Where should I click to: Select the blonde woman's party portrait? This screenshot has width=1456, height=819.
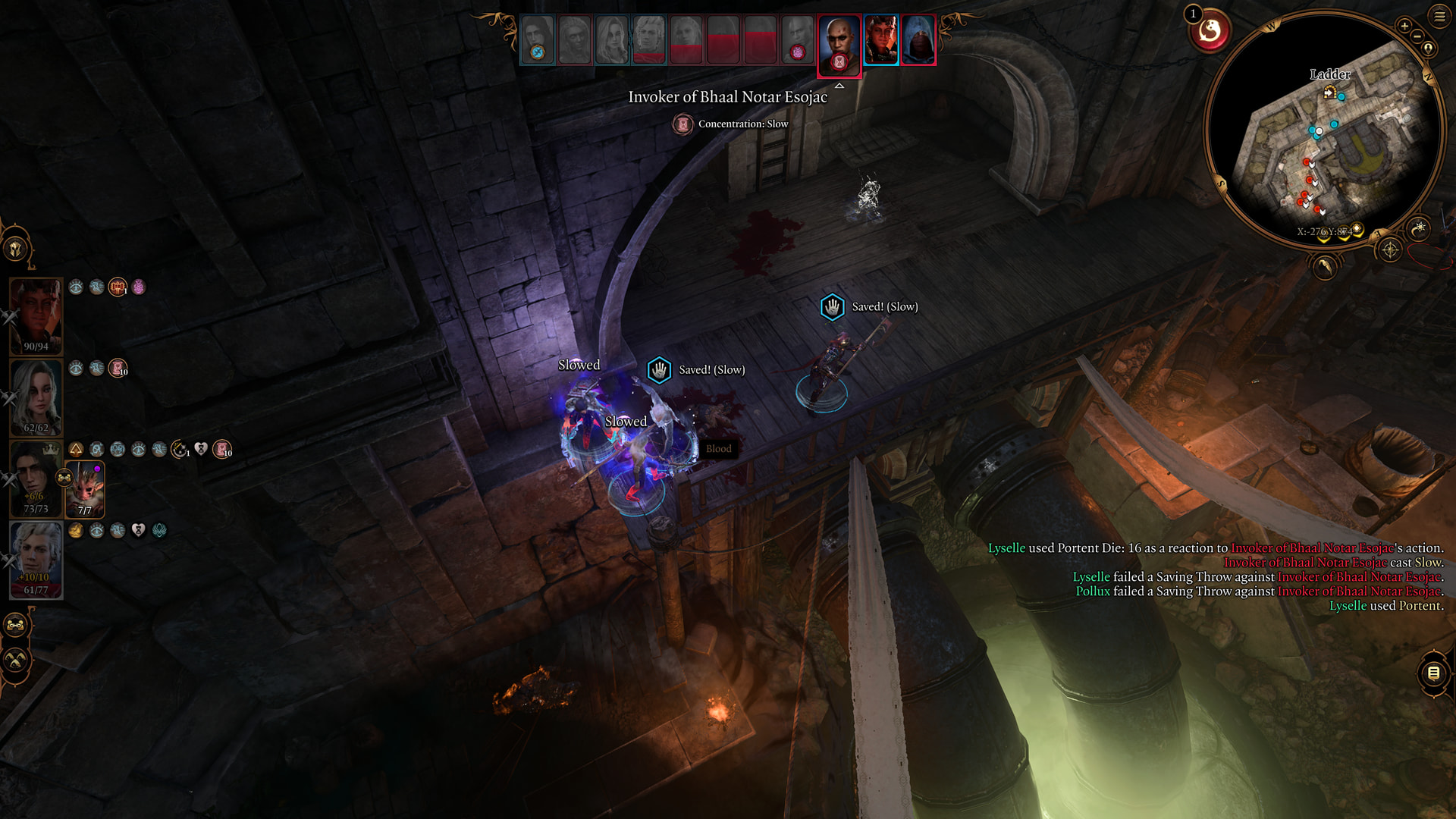click(36, 396)
